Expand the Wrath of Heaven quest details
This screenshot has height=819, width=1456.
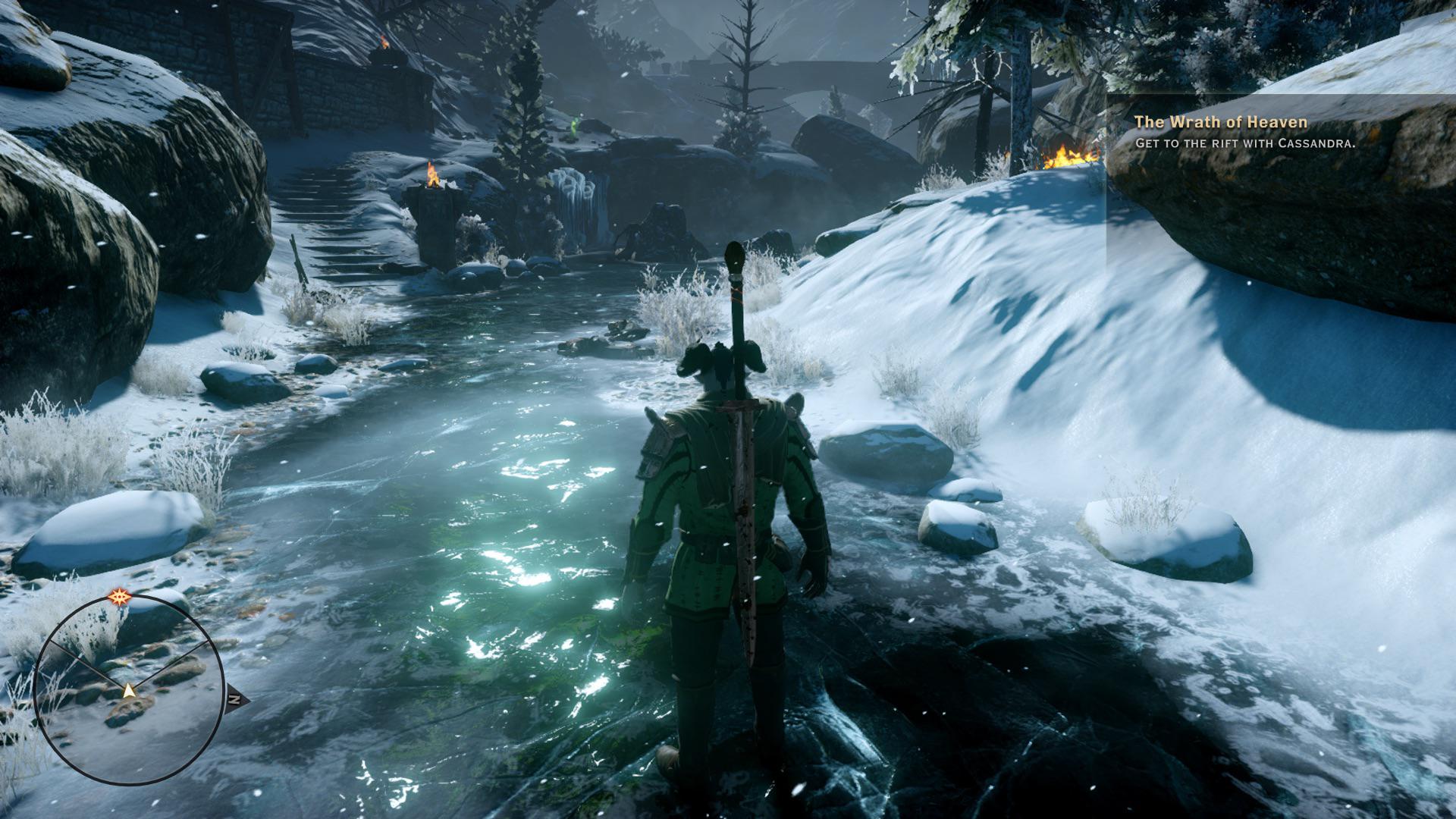click(1221, 121)
